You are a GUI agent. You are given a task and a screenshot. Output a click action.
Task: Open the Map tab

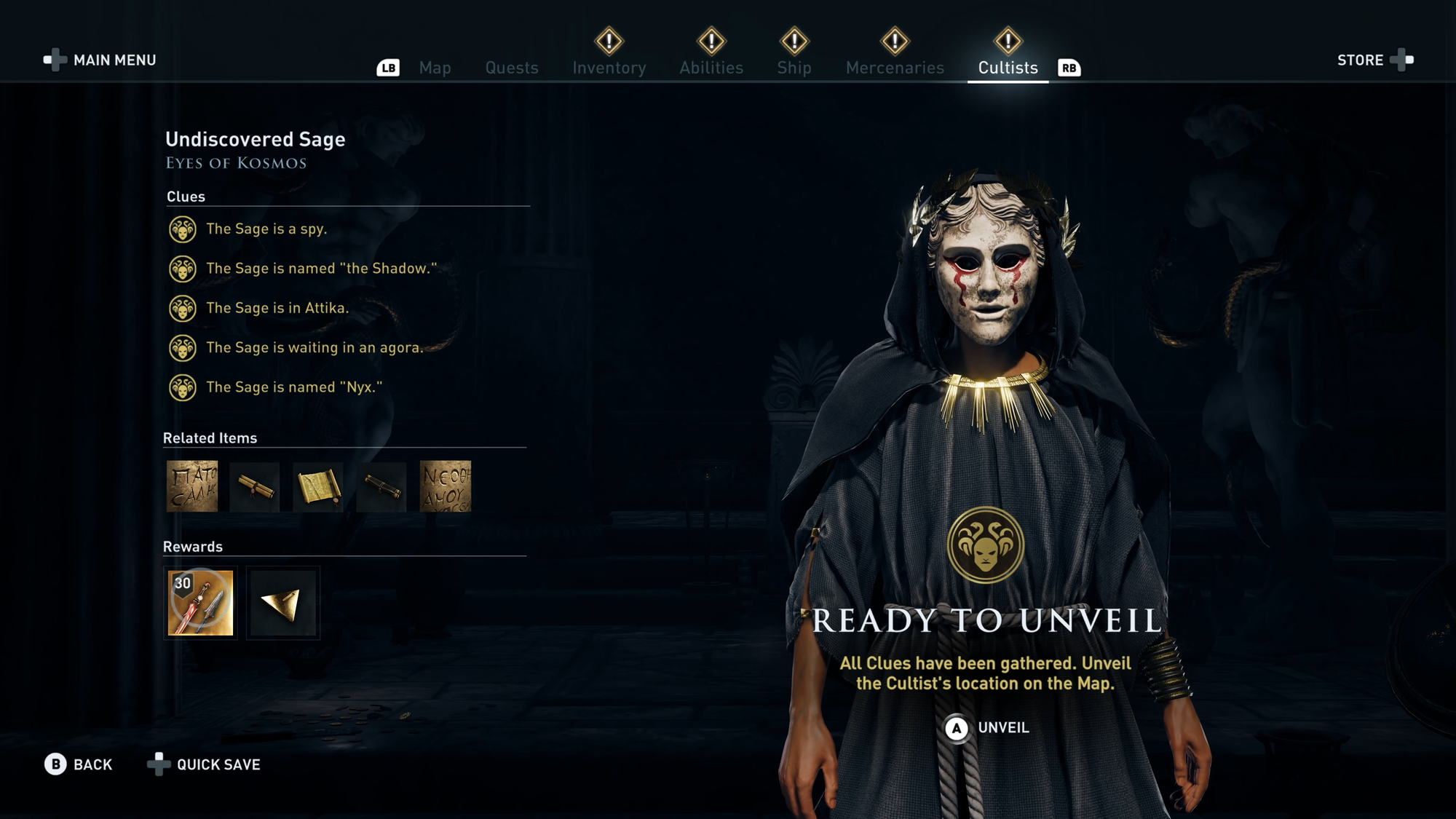(x=435, y=68)
